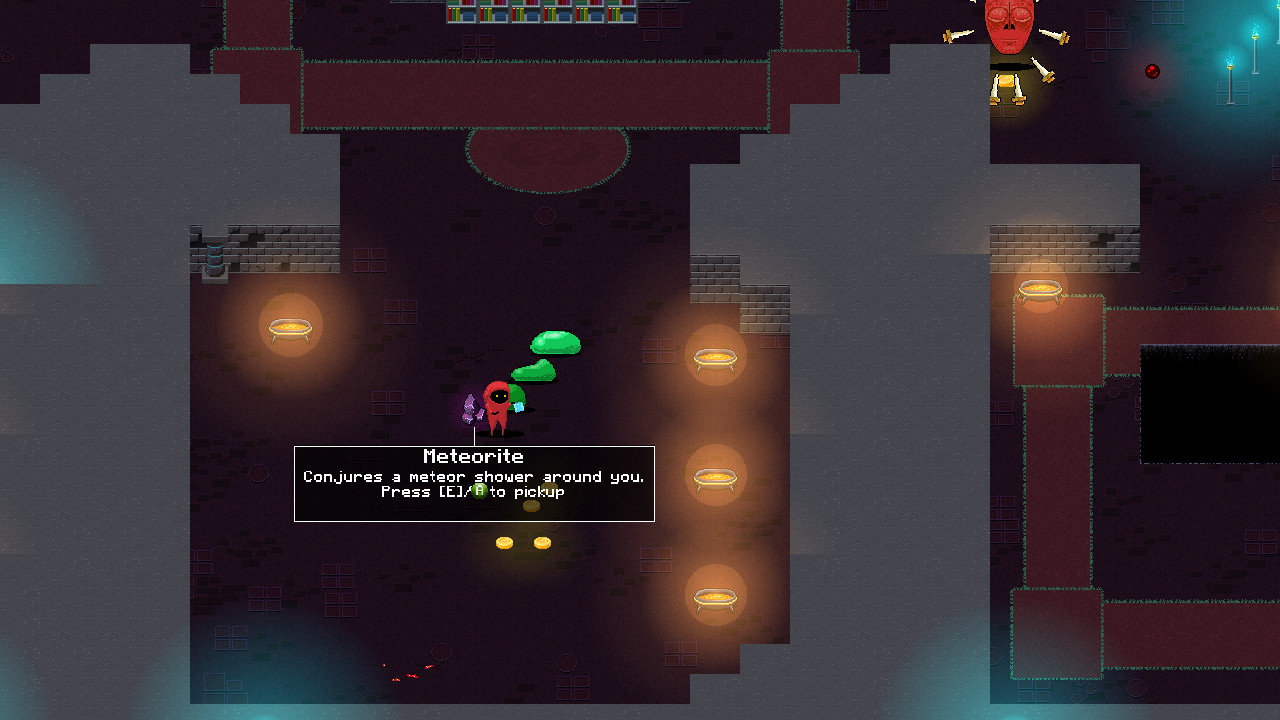Click the green A gamepad button in the tooltip
This screenshot has height=720, width=1280.
click(477, 492)
